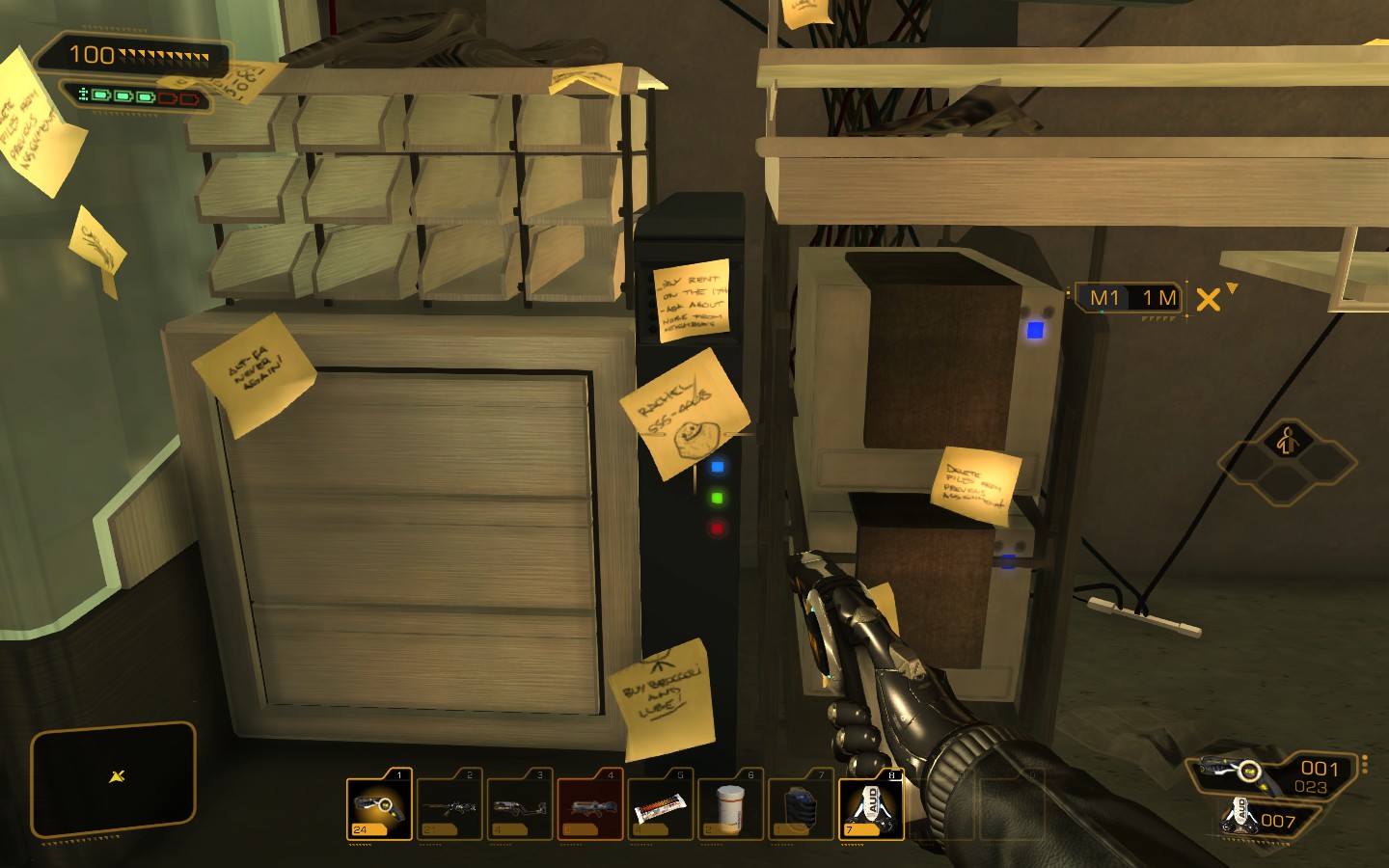This screenshot has width=1389, height=868.
Task: Select the combat rifle in slot 3
Action: (518, 805)
